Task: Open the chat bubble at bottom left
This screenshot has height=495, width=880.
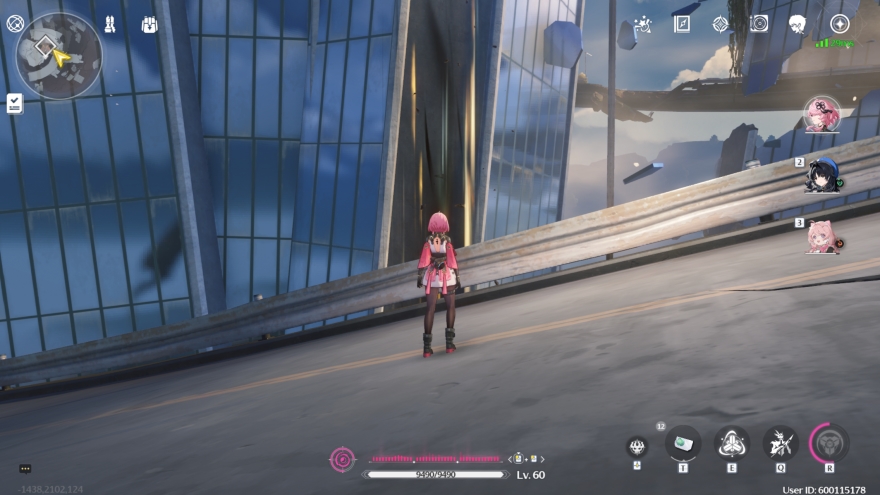Action: pyautogui.click(x=25, y=468)
